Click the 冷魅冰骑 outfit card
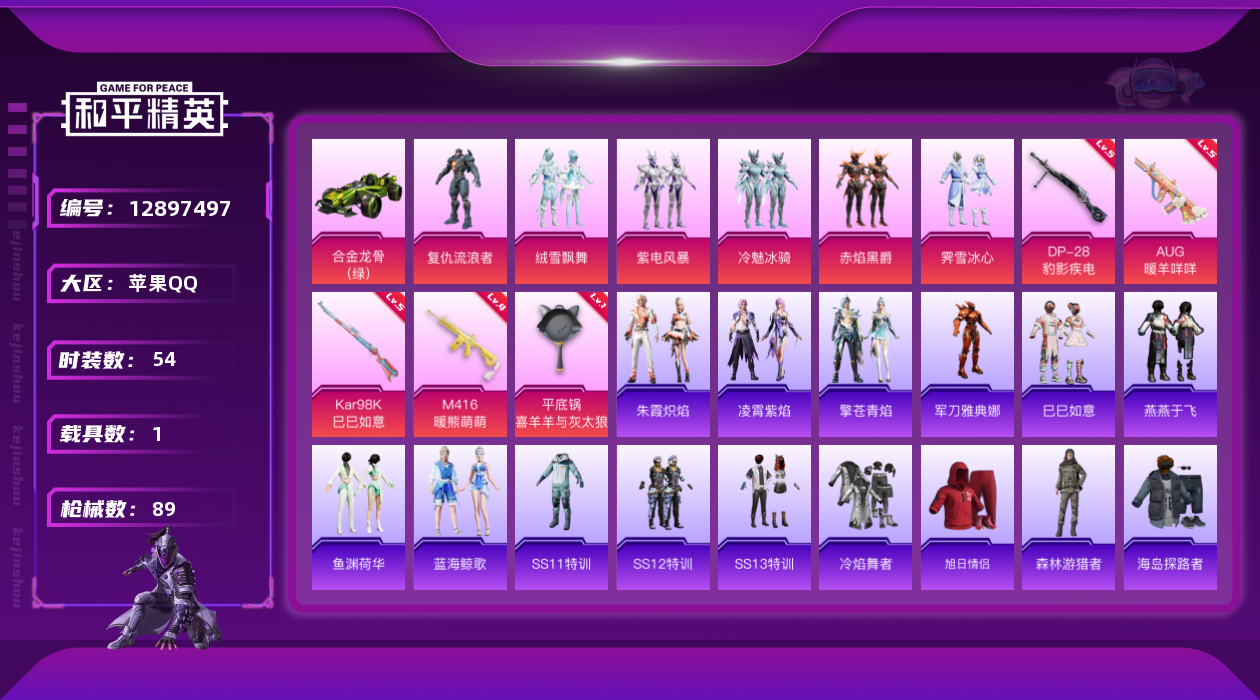Image resolution: width=1260 pixels, height=700 pixels. point(764,211)
